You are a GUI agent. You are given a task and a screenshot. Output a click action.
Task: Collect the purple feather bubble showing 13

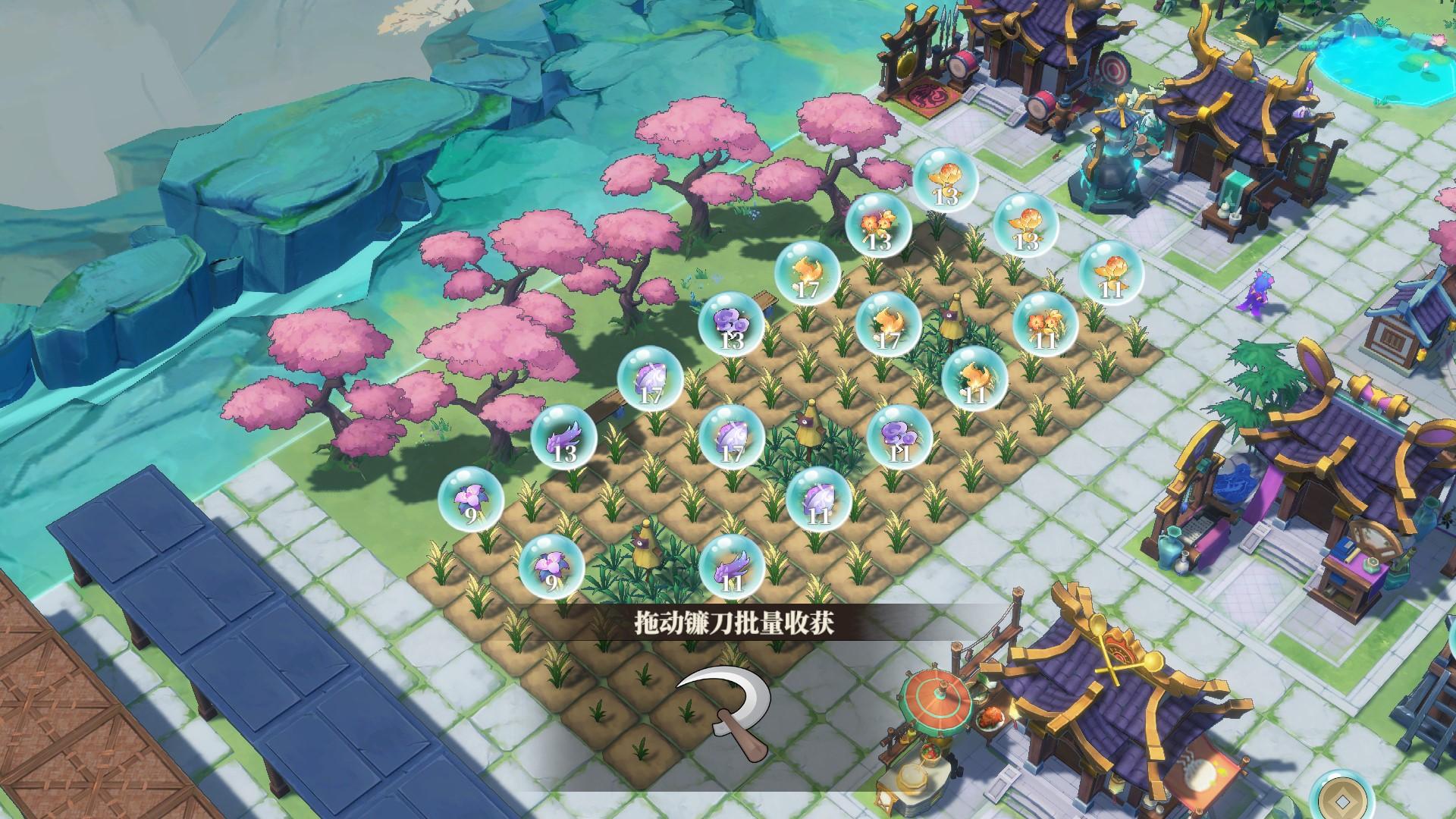pos(563,438)
